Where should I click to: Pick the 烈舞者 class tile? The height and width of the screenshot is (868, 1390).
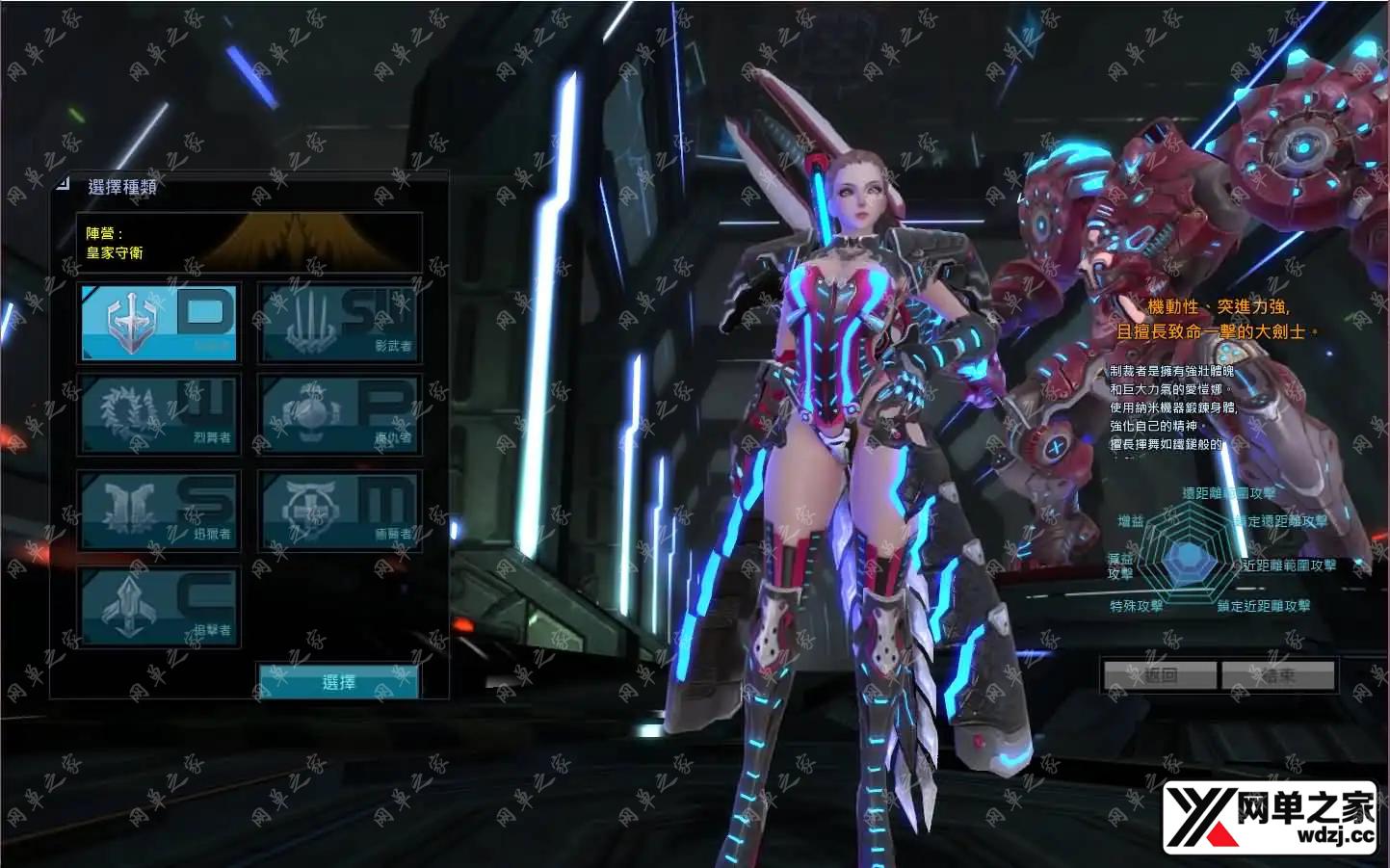pyautogui.click(x=159, y=414)
